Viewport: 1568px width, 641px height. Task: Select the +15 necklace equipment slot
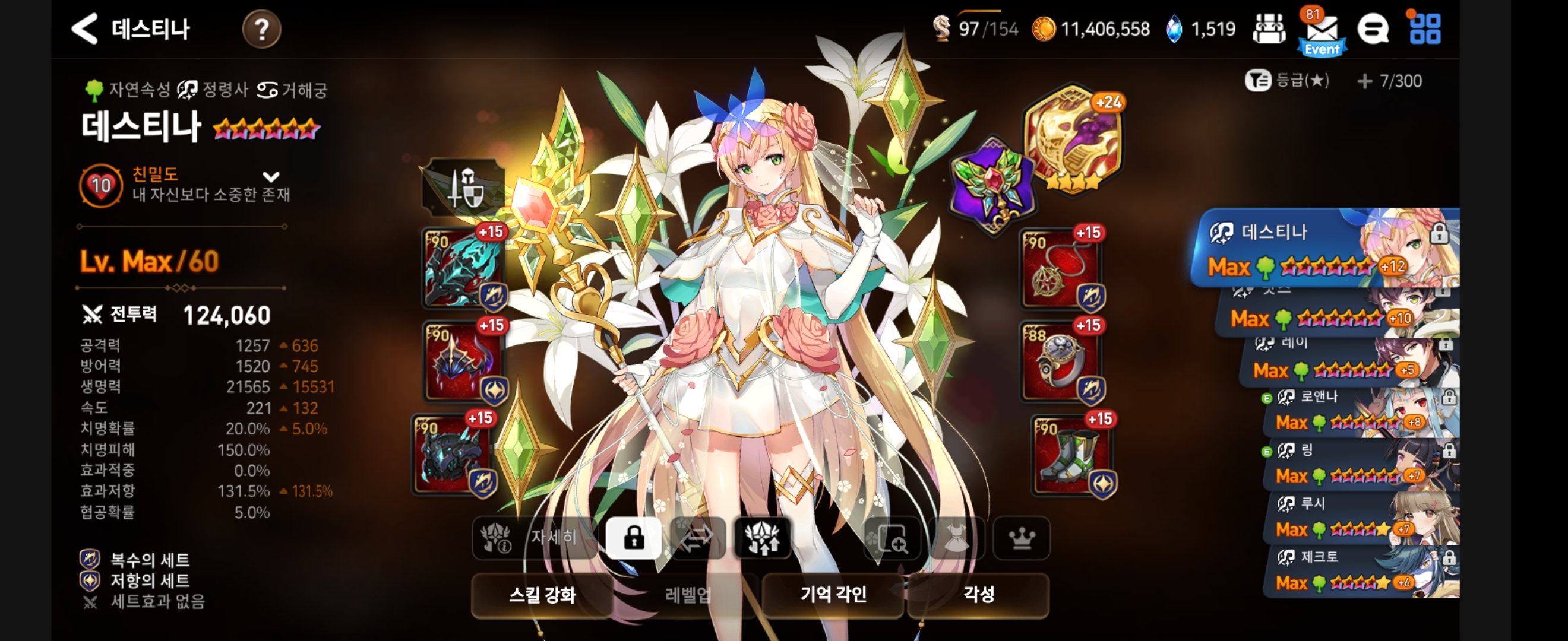[1061, 268]
